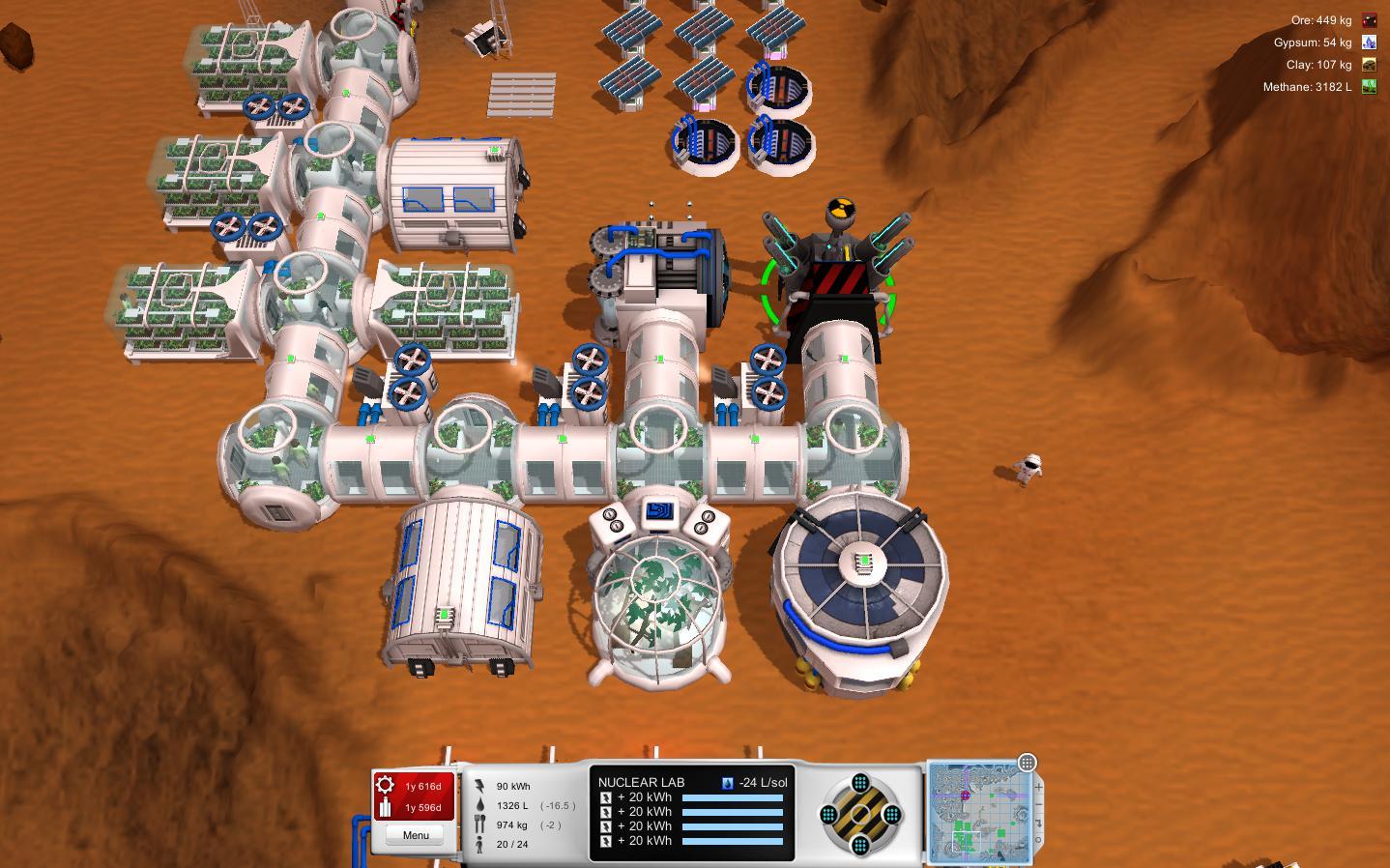Click the minimap zoom in plus button
The width and height of the screenshot is (1390, 868).
point(1039,787)
